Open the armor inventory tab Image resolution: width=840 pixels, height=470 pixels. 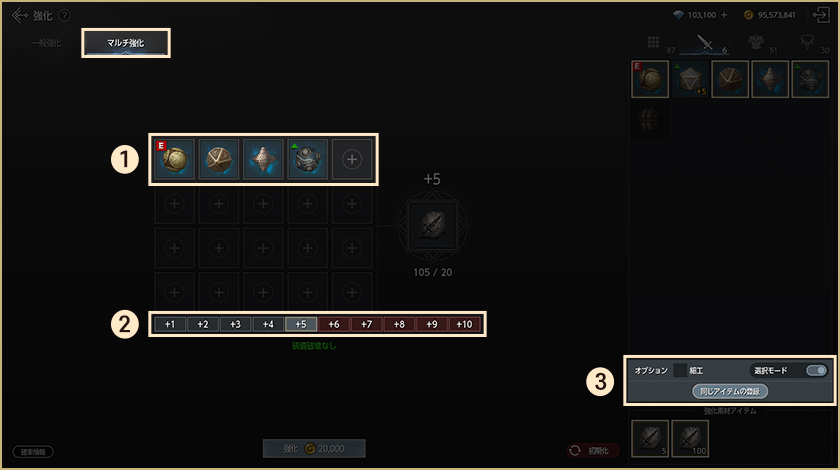[758, 43]
